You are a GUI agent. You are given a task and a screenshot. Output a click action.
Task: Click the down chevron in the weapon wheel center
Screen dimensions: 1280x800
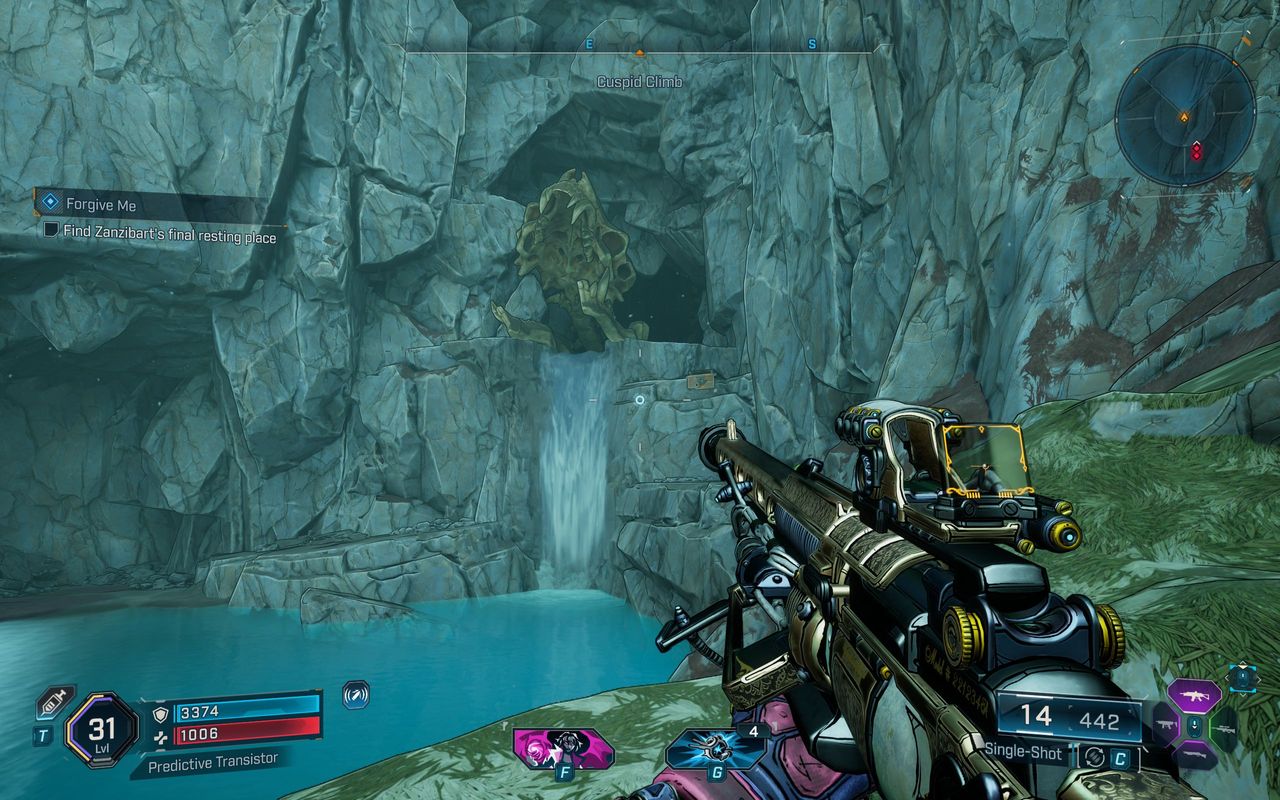(1194, 726)
